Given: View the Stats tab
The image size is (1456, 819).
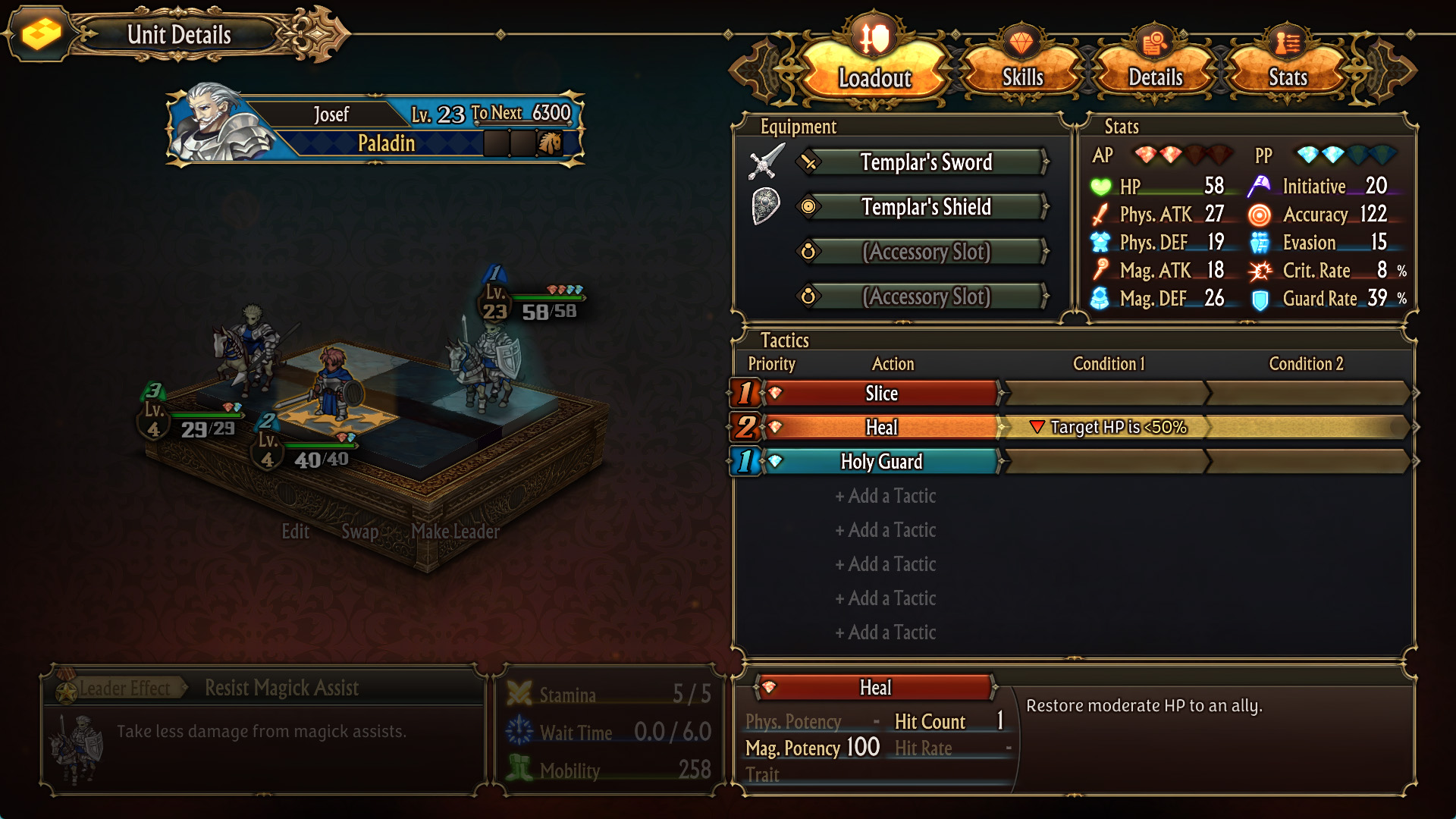Looking at the screenshot, I should (x=1288, y=76).
